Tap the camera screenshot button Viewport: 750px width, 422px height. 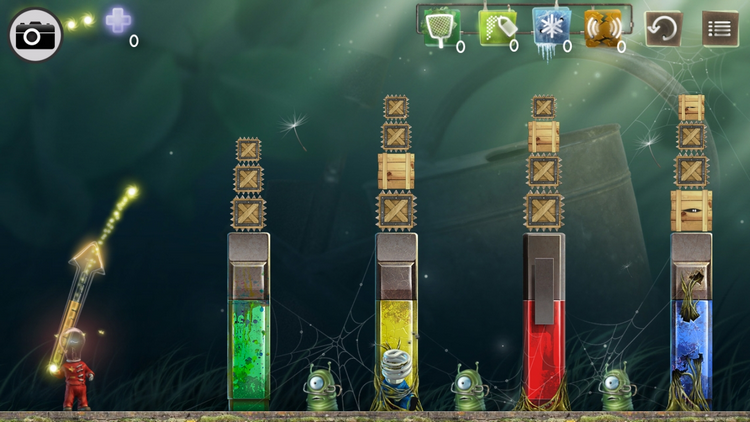[36, 36]
